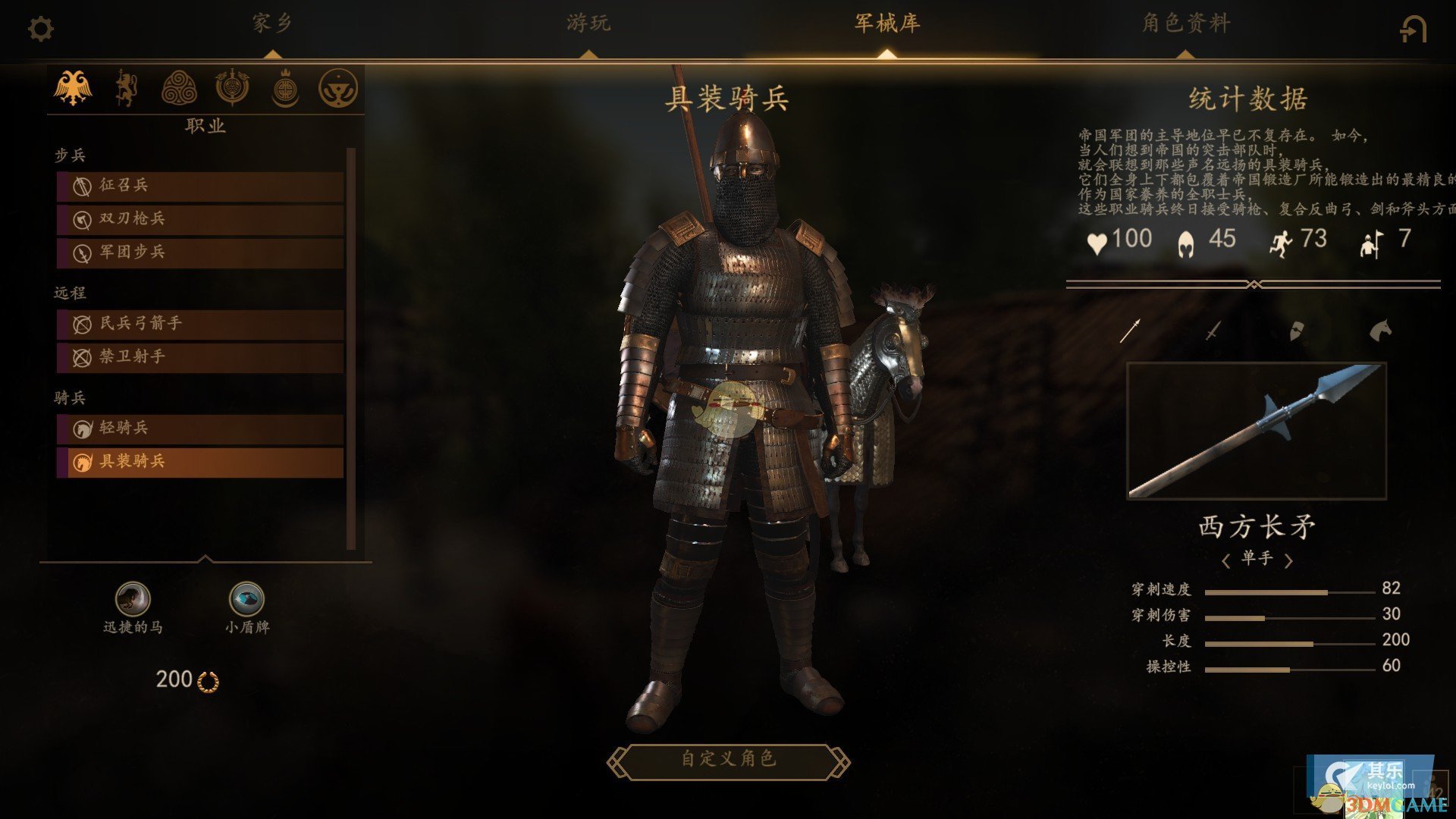Screen dimensions: 1456x819
Task: Choose the 轻骑兵 class
Action: (200, 428)
